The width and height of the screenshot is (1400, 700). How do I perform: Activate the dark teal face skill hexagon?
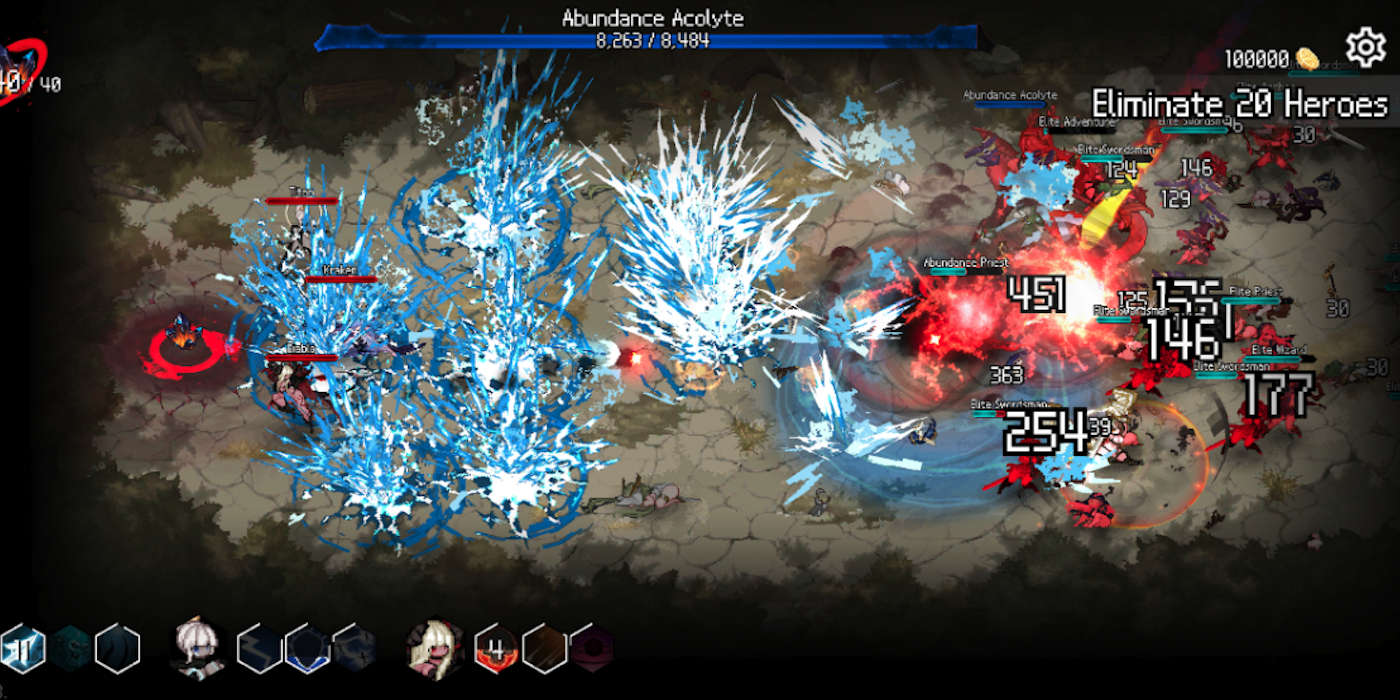70,648
